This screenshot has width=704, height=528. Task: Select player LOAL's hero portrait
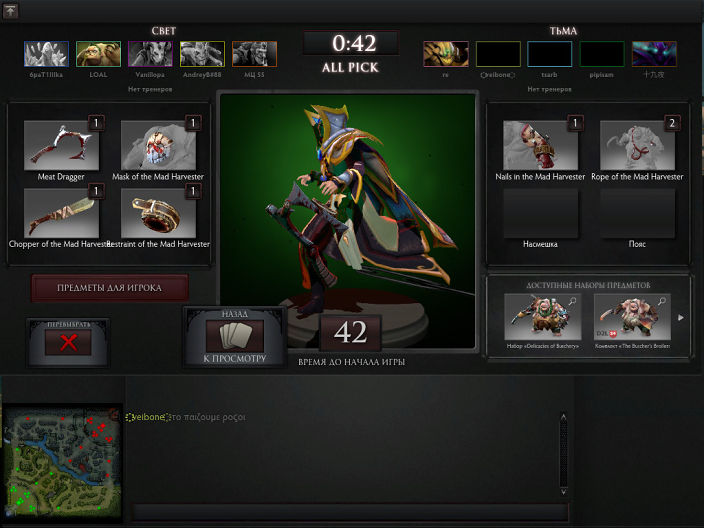[x=98, y=54]
